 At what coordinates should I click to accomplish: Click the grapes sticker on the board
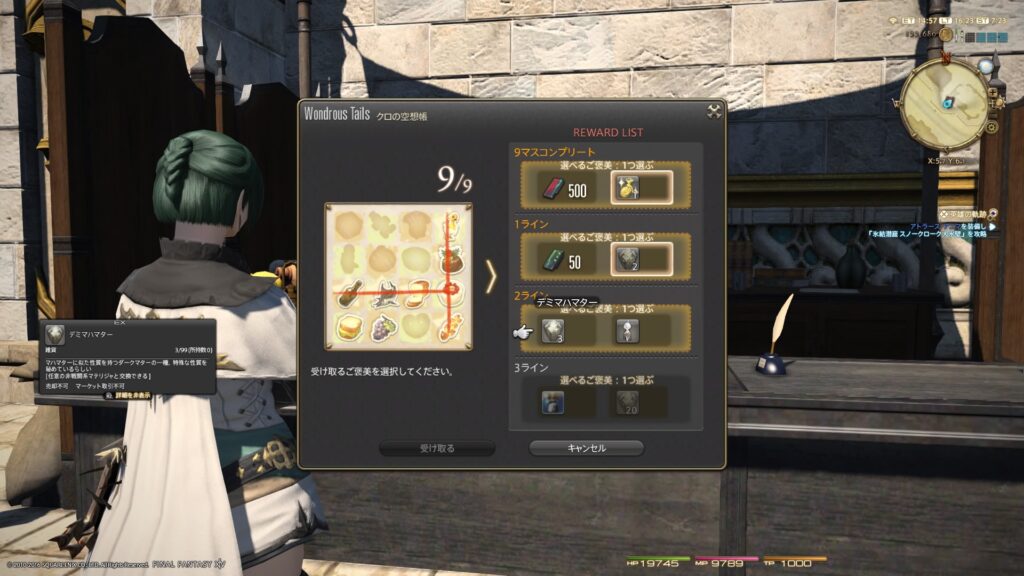coord(383,326)
